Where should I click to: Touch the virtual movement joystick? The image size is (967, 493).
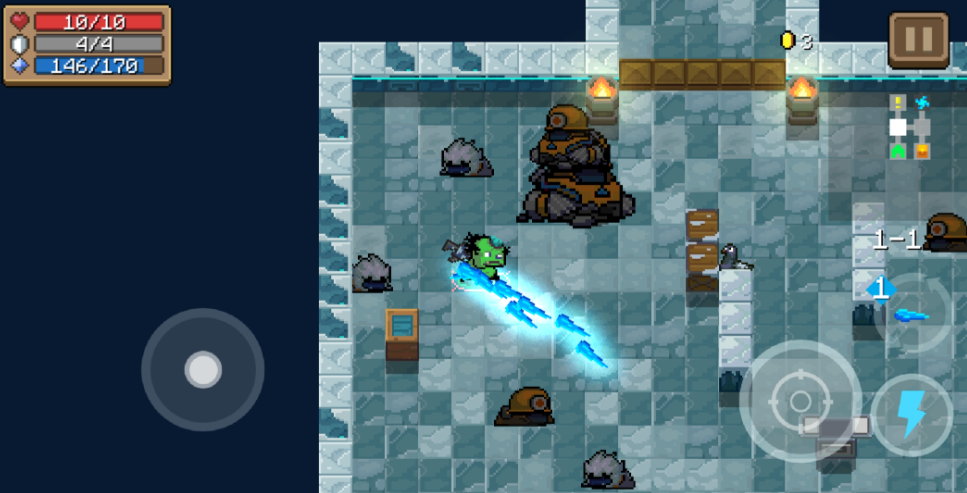click(203, 370)
